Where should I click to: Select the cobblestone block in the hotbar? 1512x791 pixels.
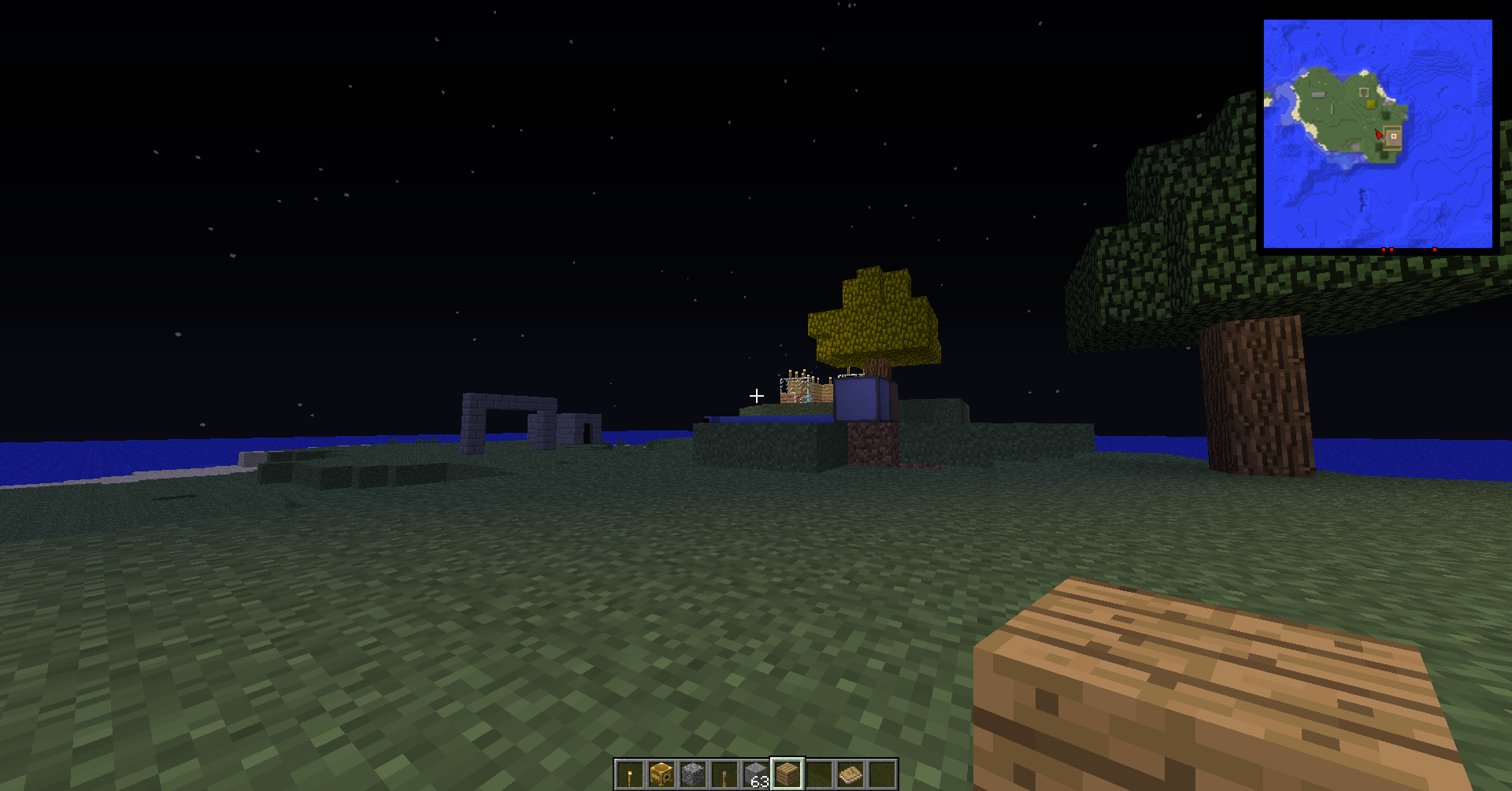693,775
